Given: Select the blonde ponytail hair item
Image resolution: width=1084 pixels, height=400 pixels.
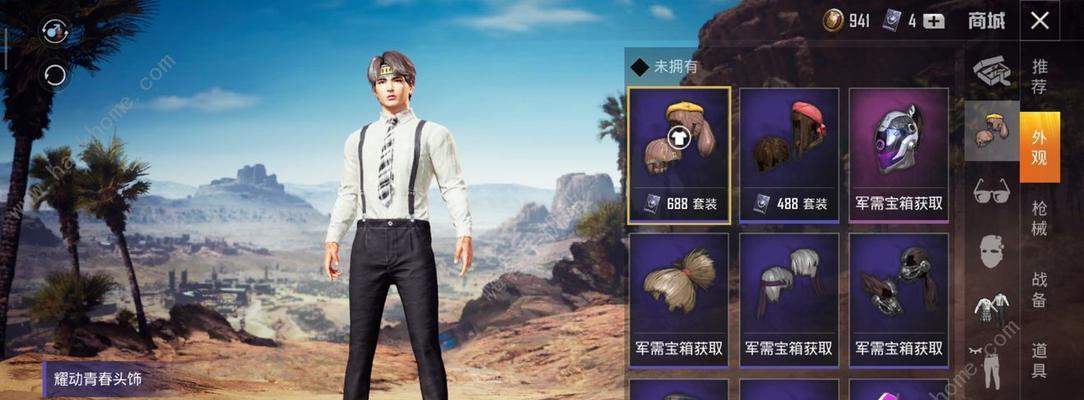Looking at the screenshot, I should click(679, 297).
